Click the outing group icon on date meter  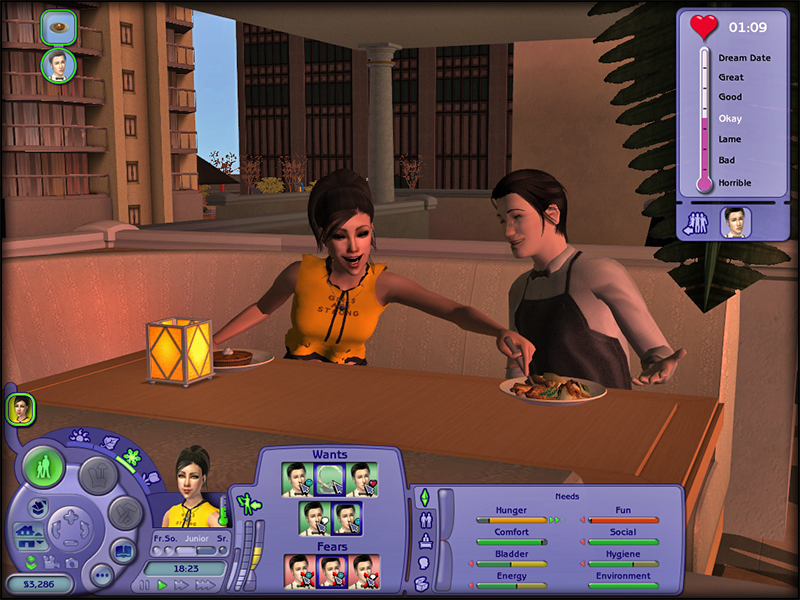697,223
